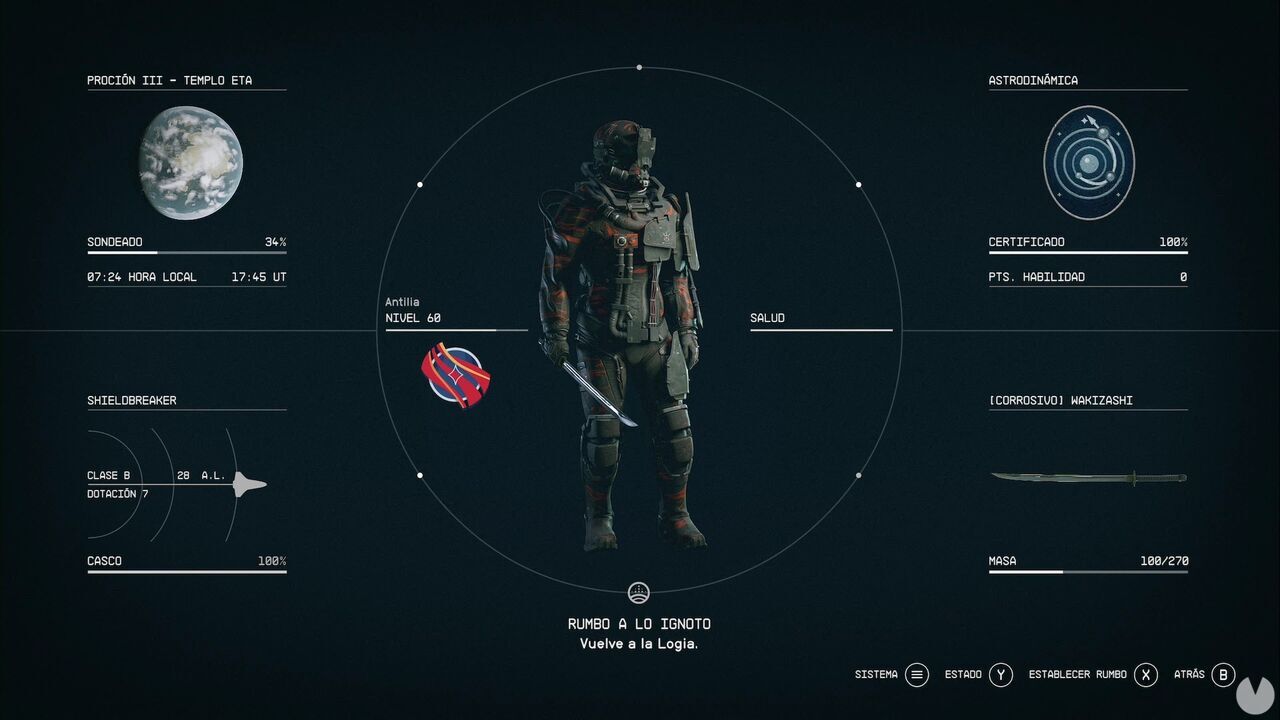Open the Astrodinámica skills panel
This screenshot has width=1280, height=720.
[x=1033, y=81]
